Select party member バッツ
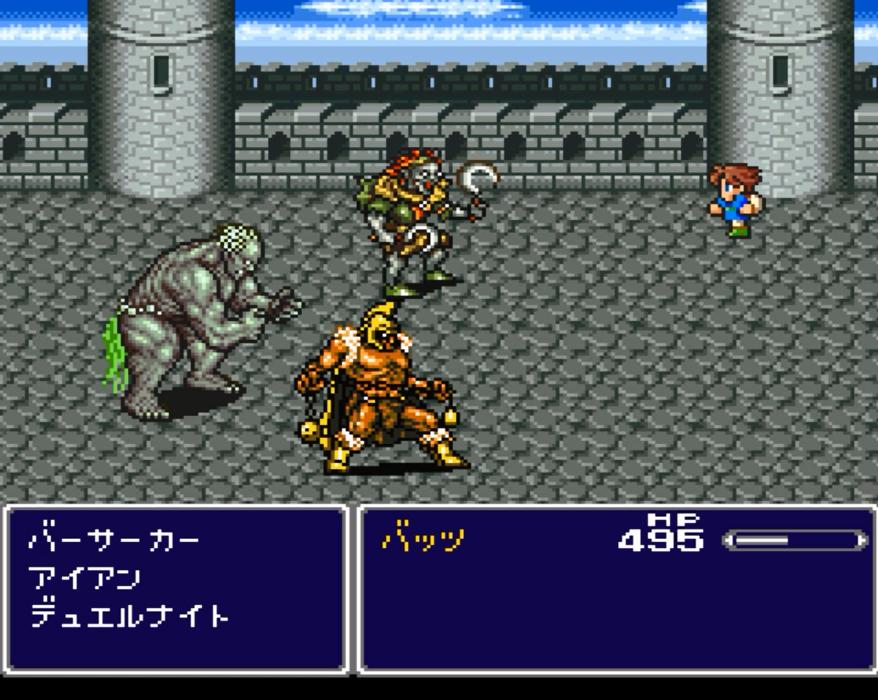Image resolution: width=878 pixels, height=700 pixels. 423,540
